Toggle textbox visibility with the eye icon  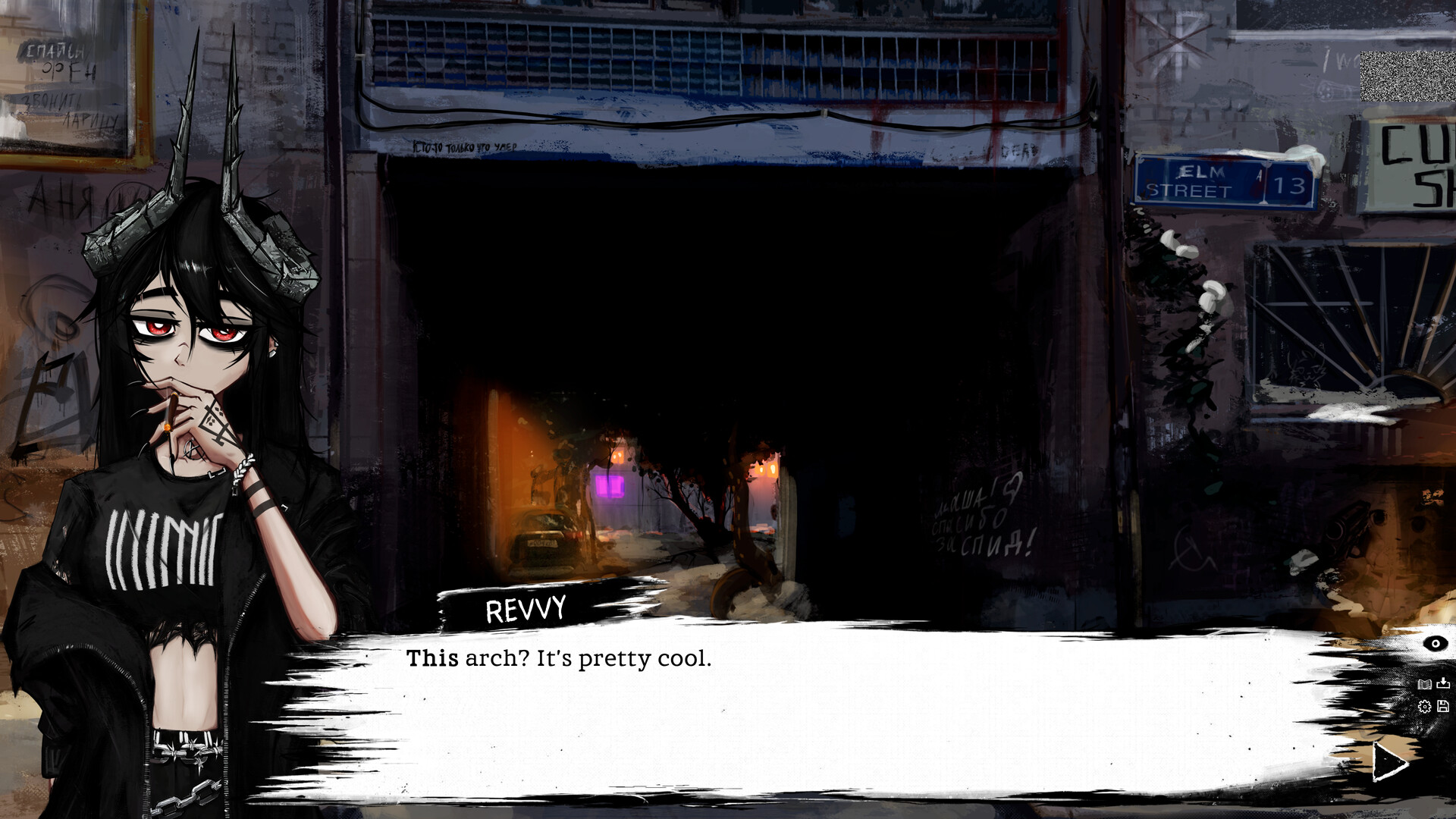click(x=1436, y=643)
